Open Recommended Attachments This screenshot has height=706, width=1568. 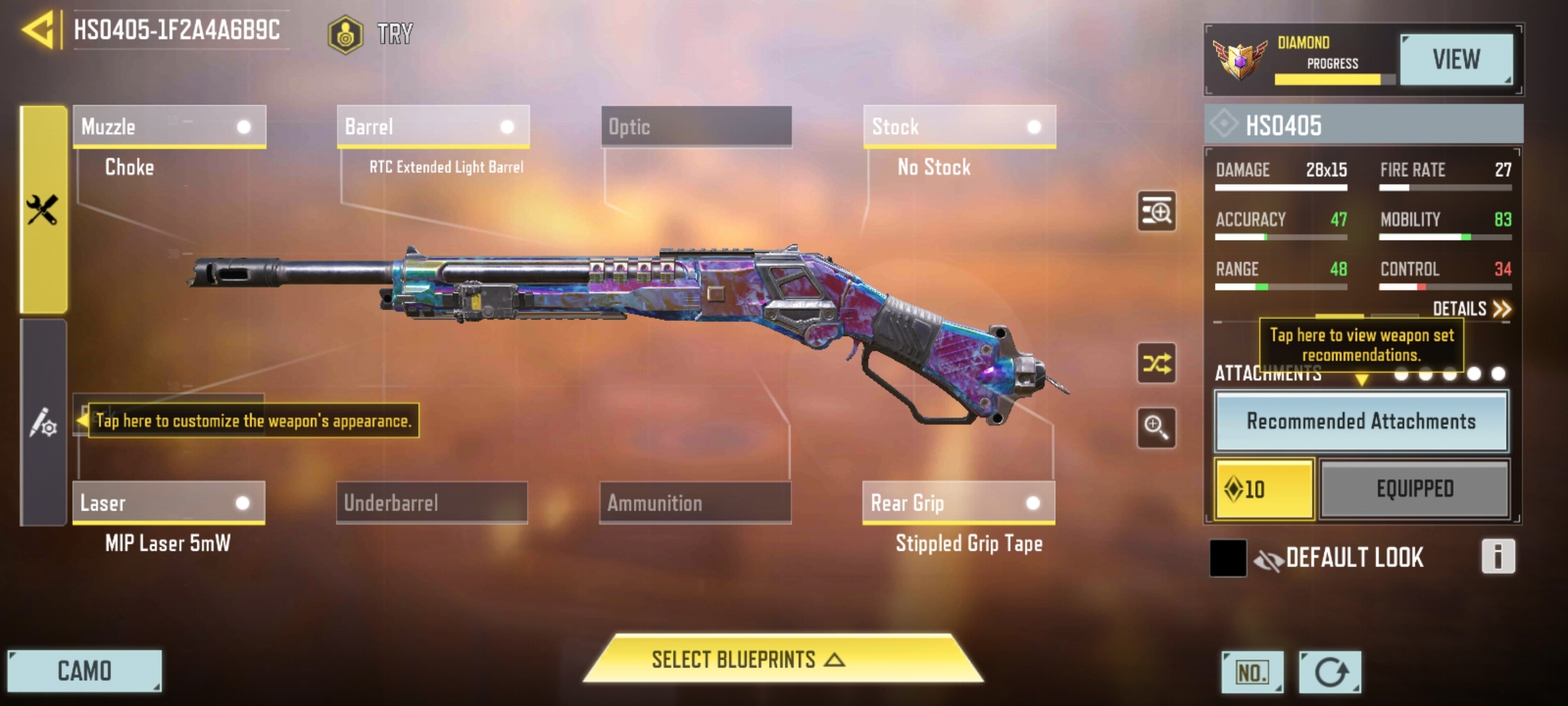click(x=1361, y=422)
